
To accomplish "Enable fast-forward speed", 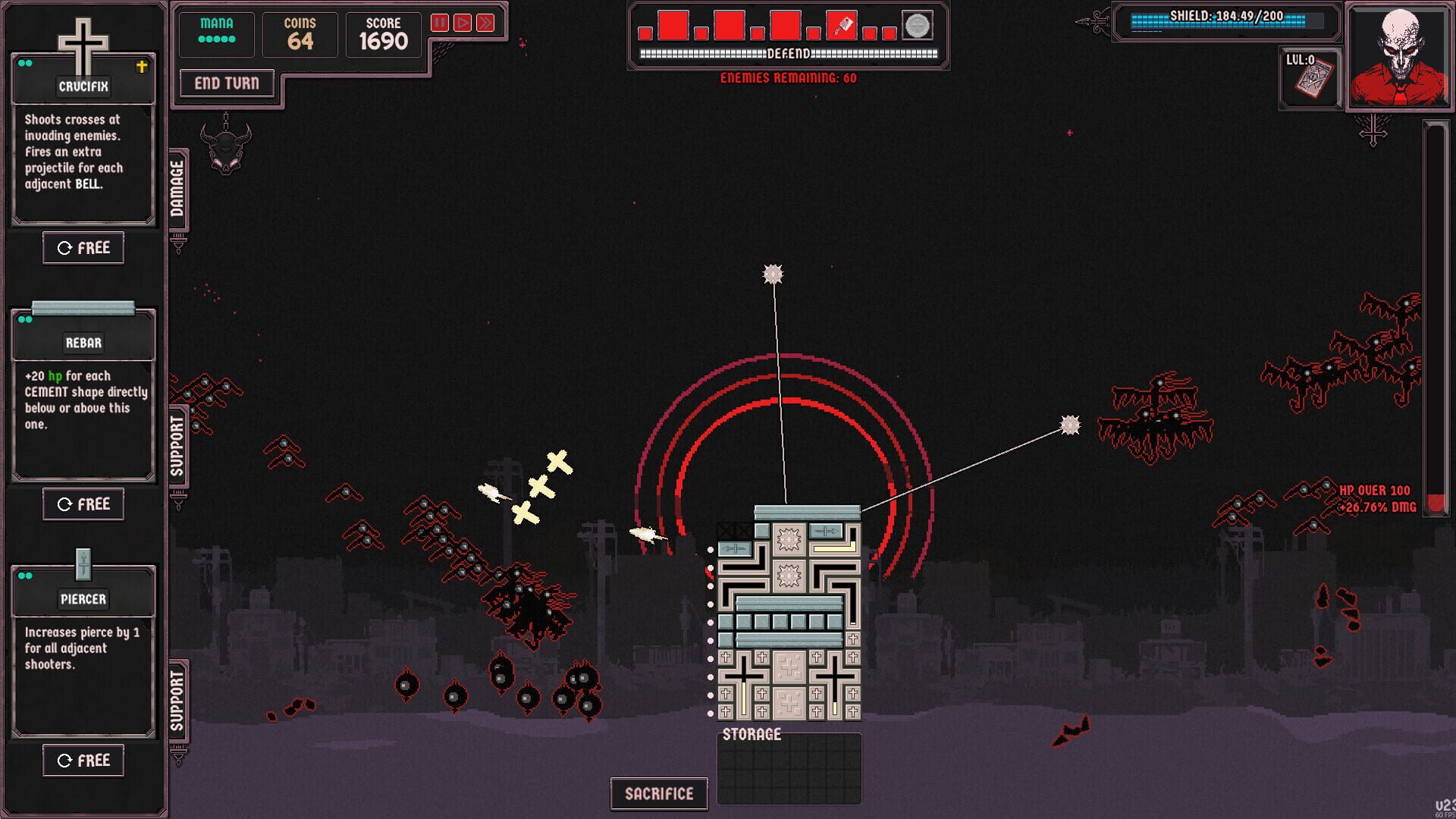I will coord(485,22).
